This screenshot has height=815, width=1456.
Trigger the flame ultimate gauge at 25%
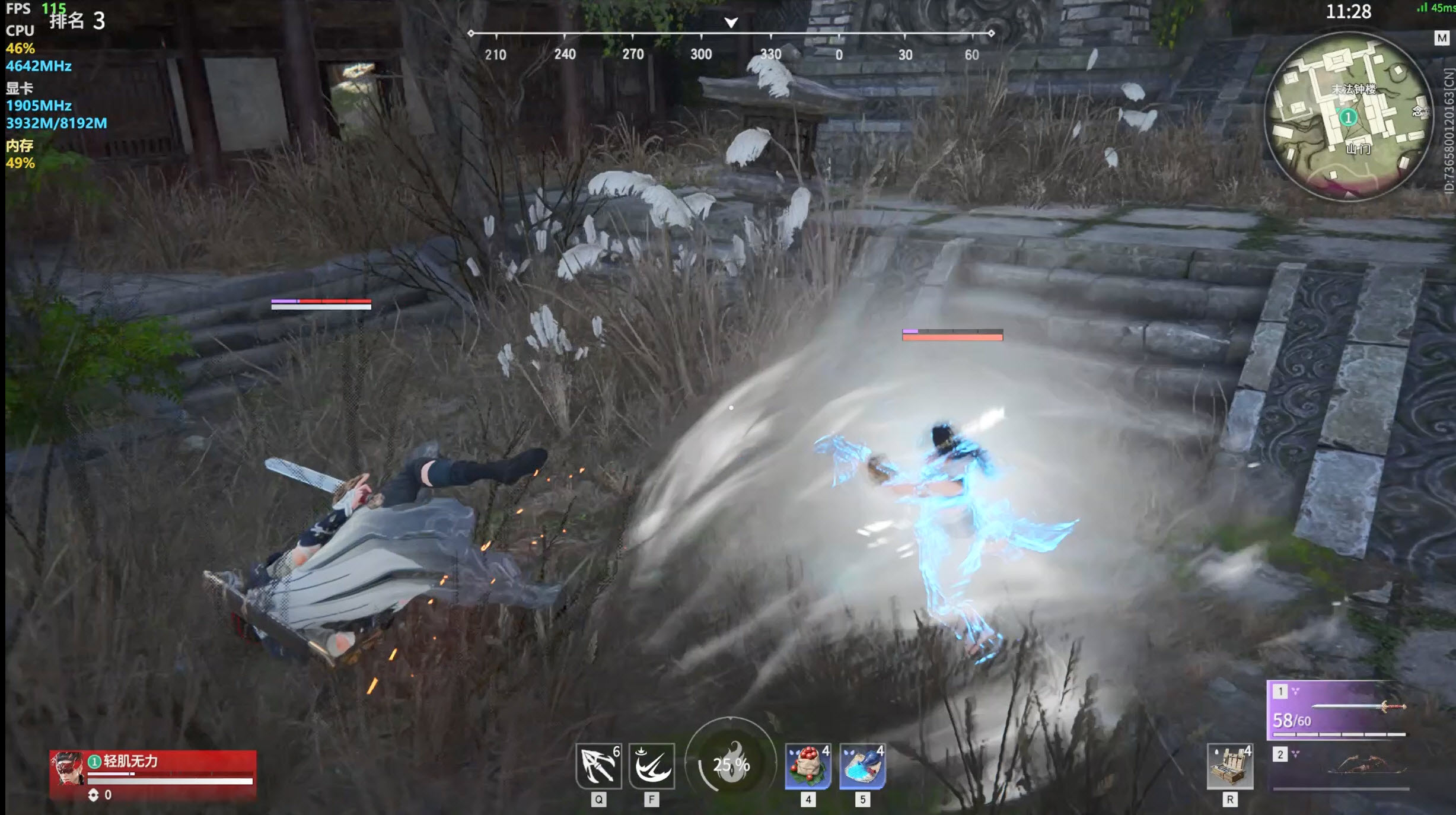tap(731, 765)
